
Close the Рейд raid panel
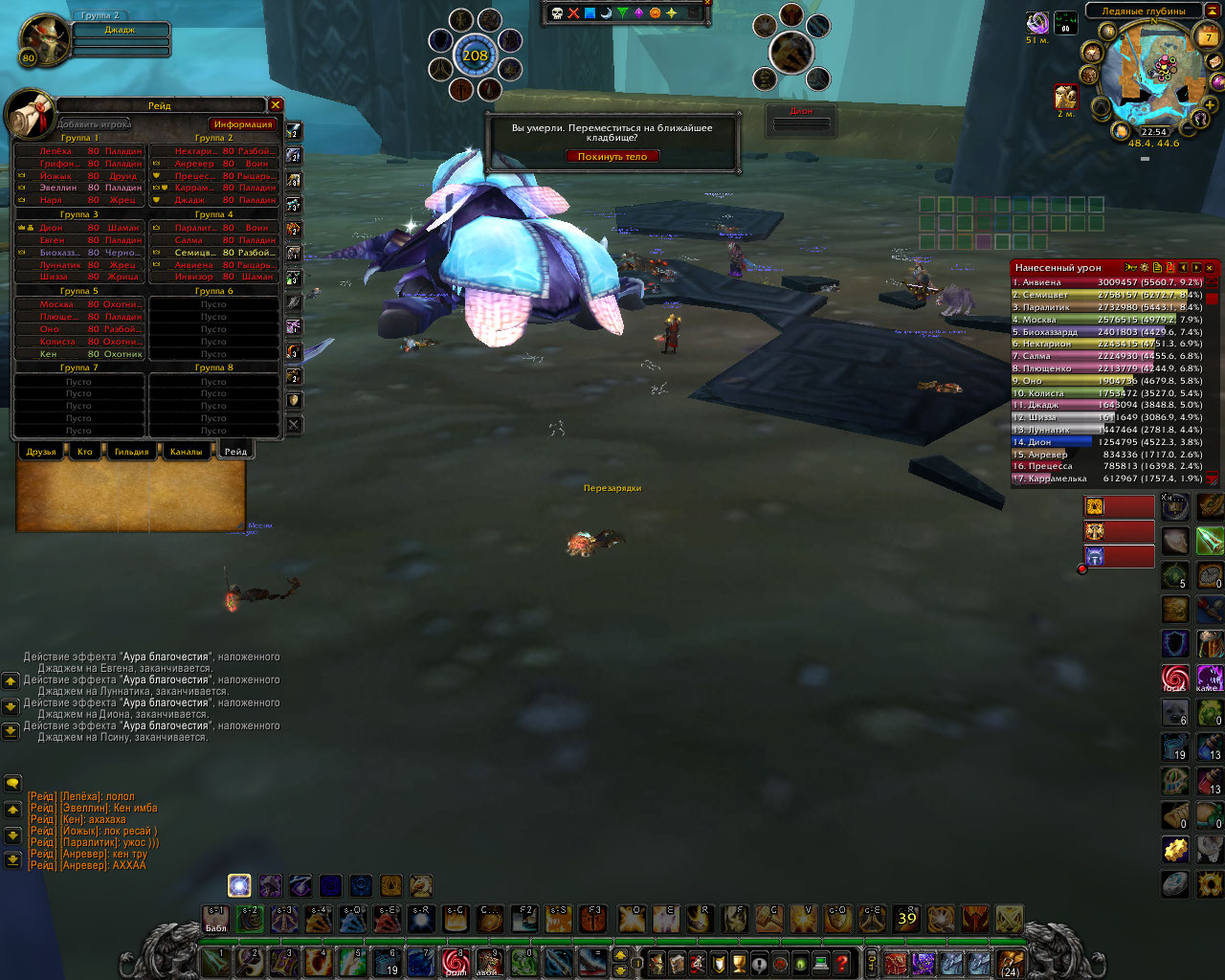[276, 105]
